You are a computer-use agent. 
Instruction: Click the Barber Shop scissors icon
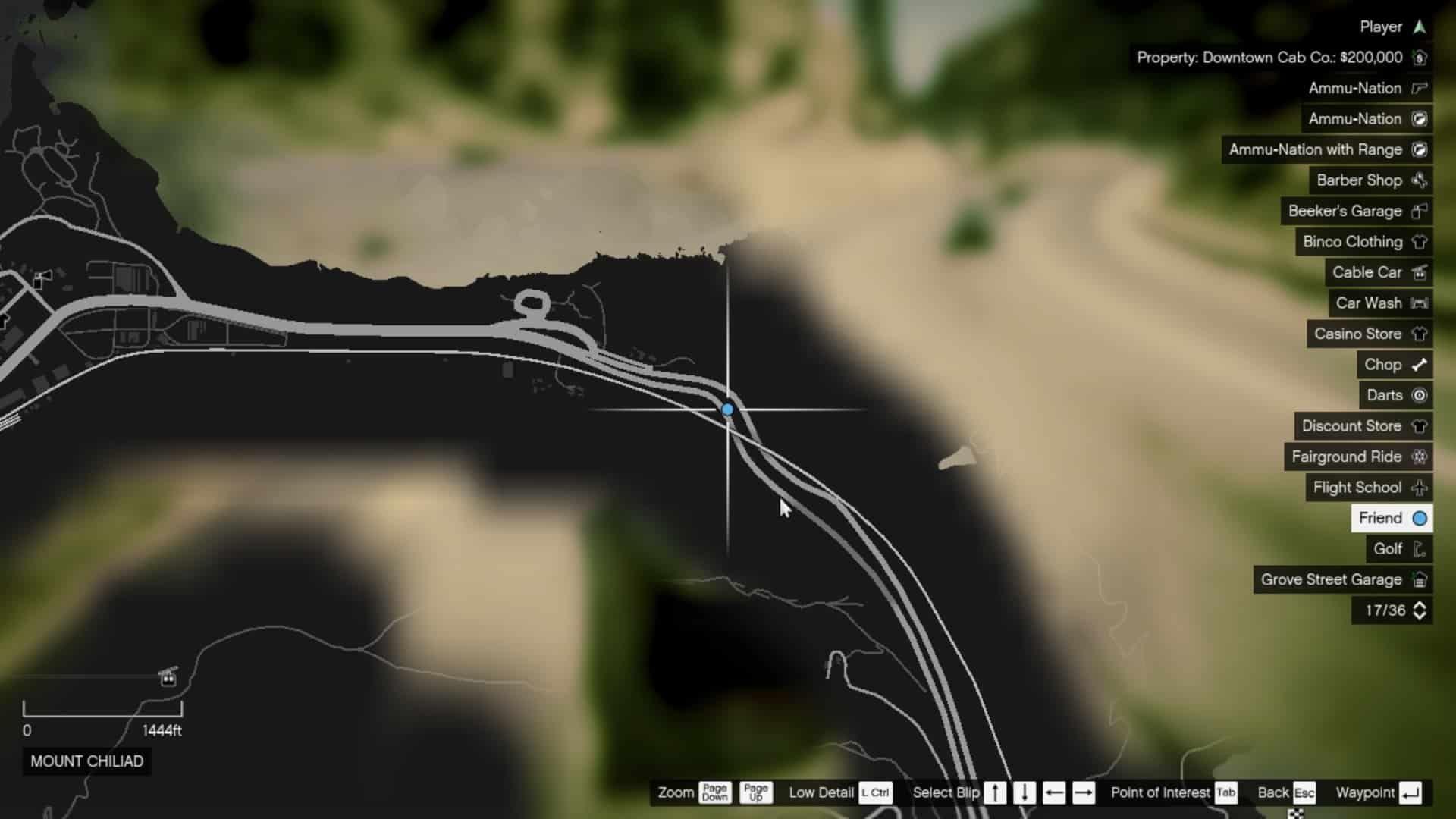(x=1419, y=180)
